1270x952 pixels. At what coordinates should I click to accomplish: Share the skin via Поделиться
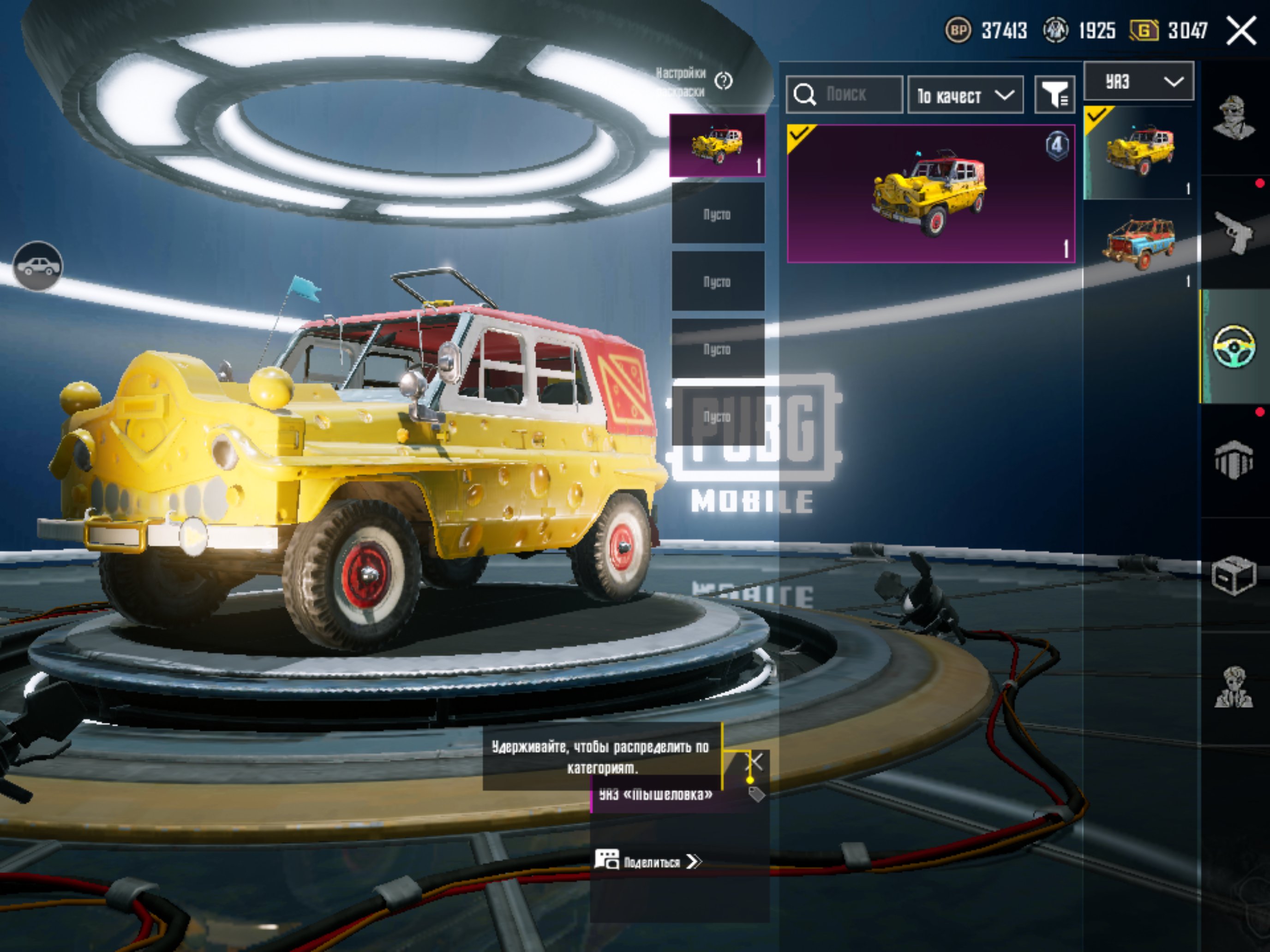click(649, 862)
